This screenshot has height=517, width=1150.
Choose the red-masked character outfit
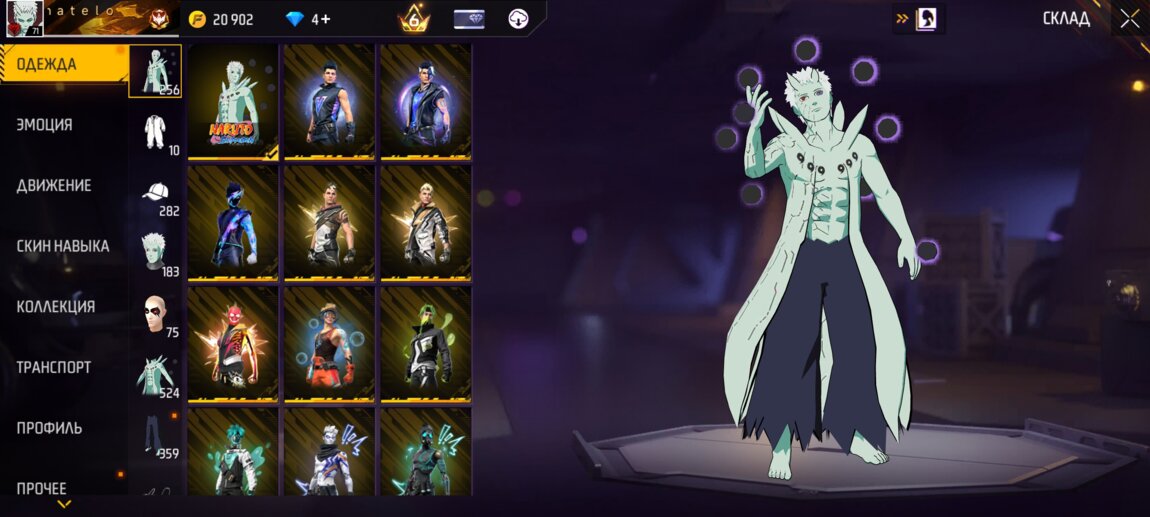pos(233,343)
